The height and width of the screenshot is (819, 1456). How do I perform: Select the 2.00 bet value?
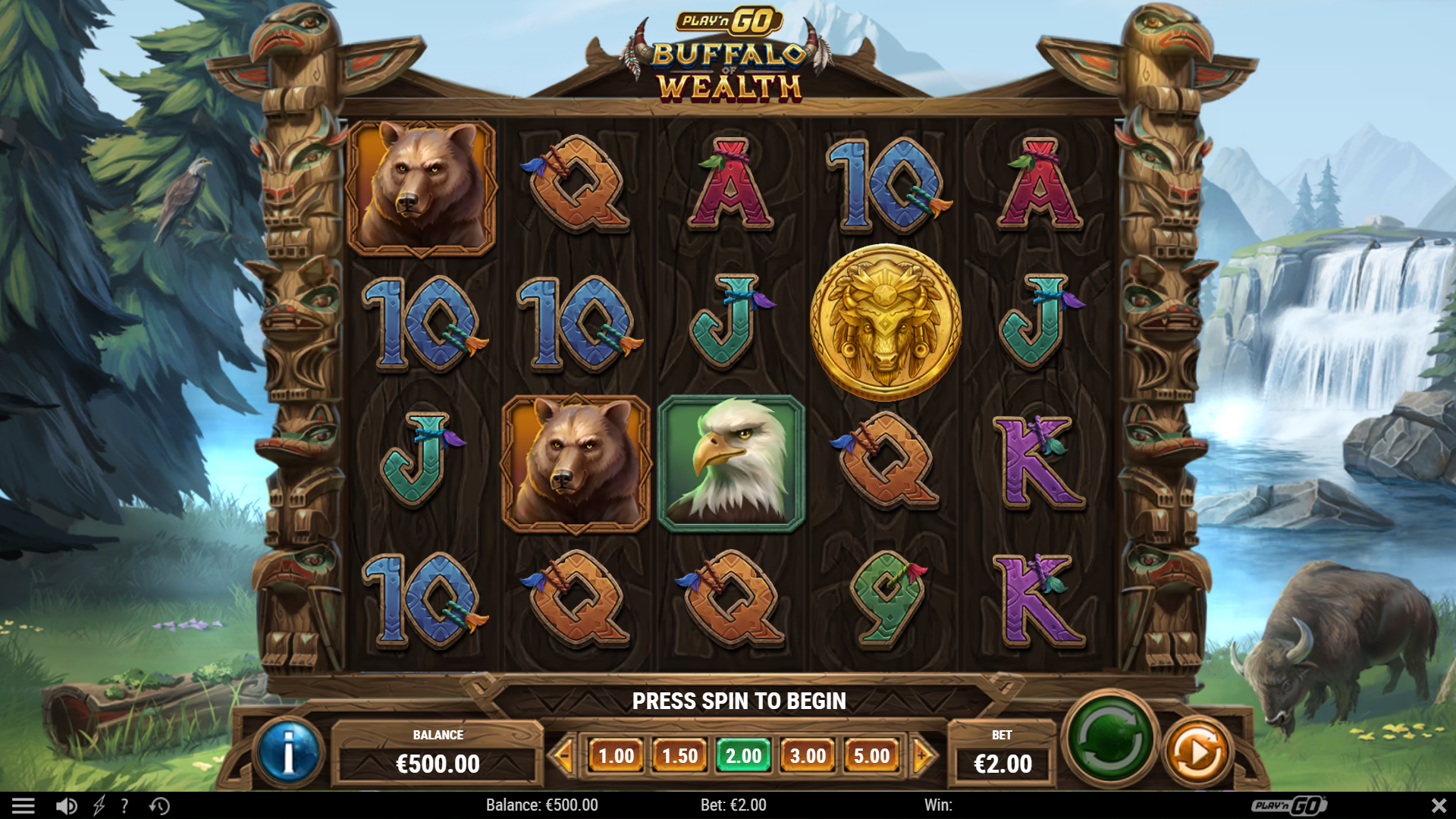(x=743, y=756)
